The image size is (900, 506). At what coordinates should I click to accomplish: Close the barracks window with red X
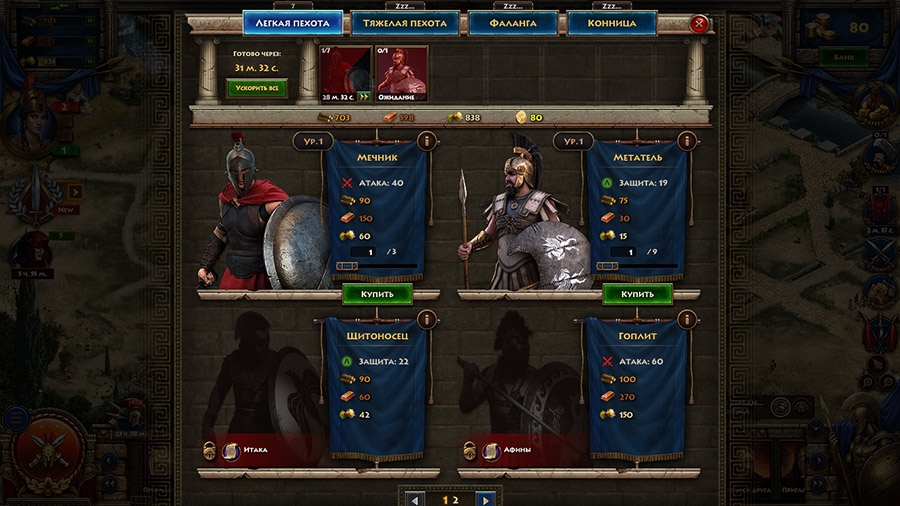click(699, 23)
